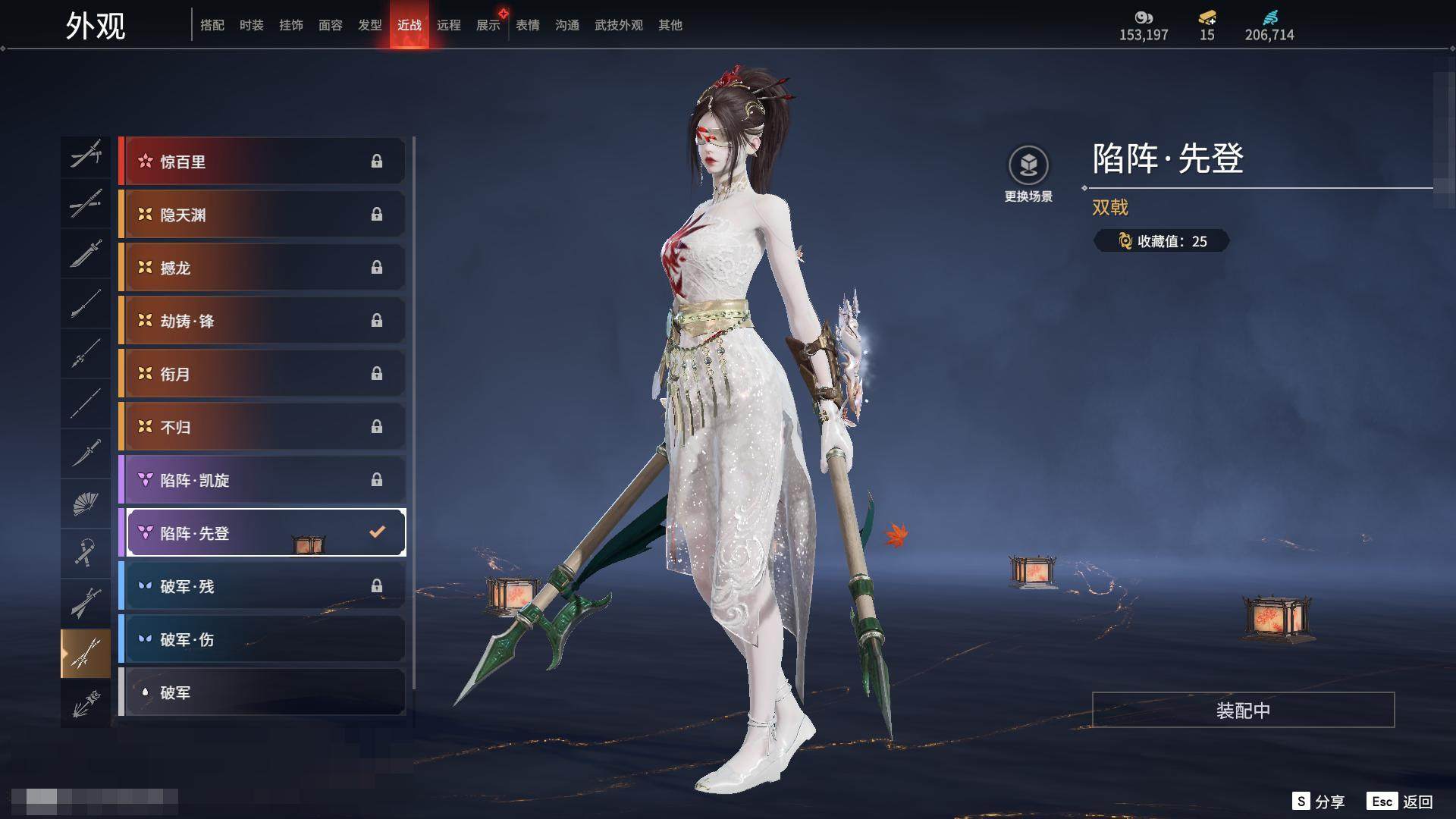Image resolution: width=1456 pixels, height=819 pixels.
Task: Pick the 撼龙 weapon skin
Action: [262, 268]
